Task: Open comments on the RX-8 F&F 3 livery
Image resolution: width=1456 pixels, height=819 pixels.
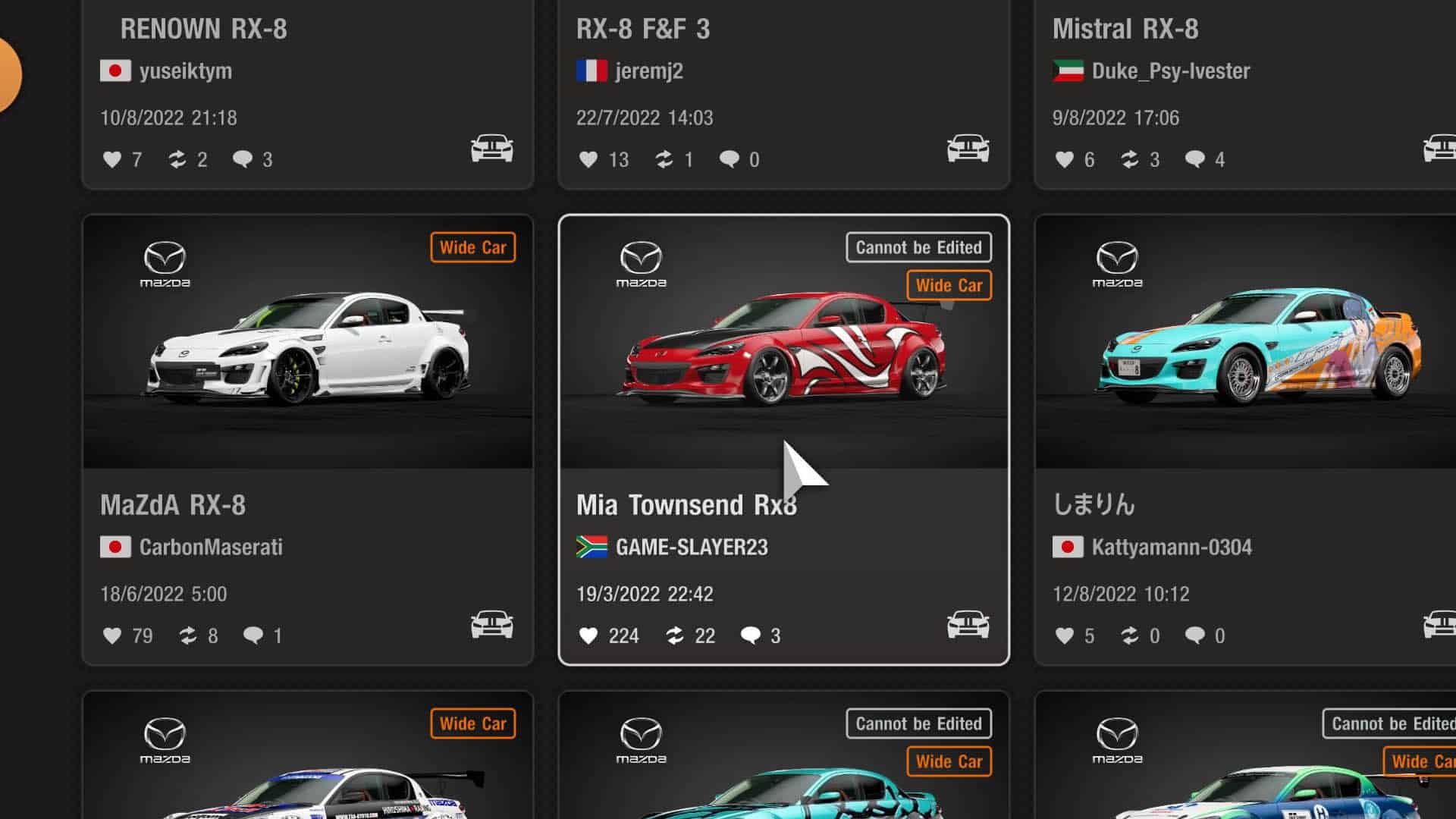Action: point(730,159)
